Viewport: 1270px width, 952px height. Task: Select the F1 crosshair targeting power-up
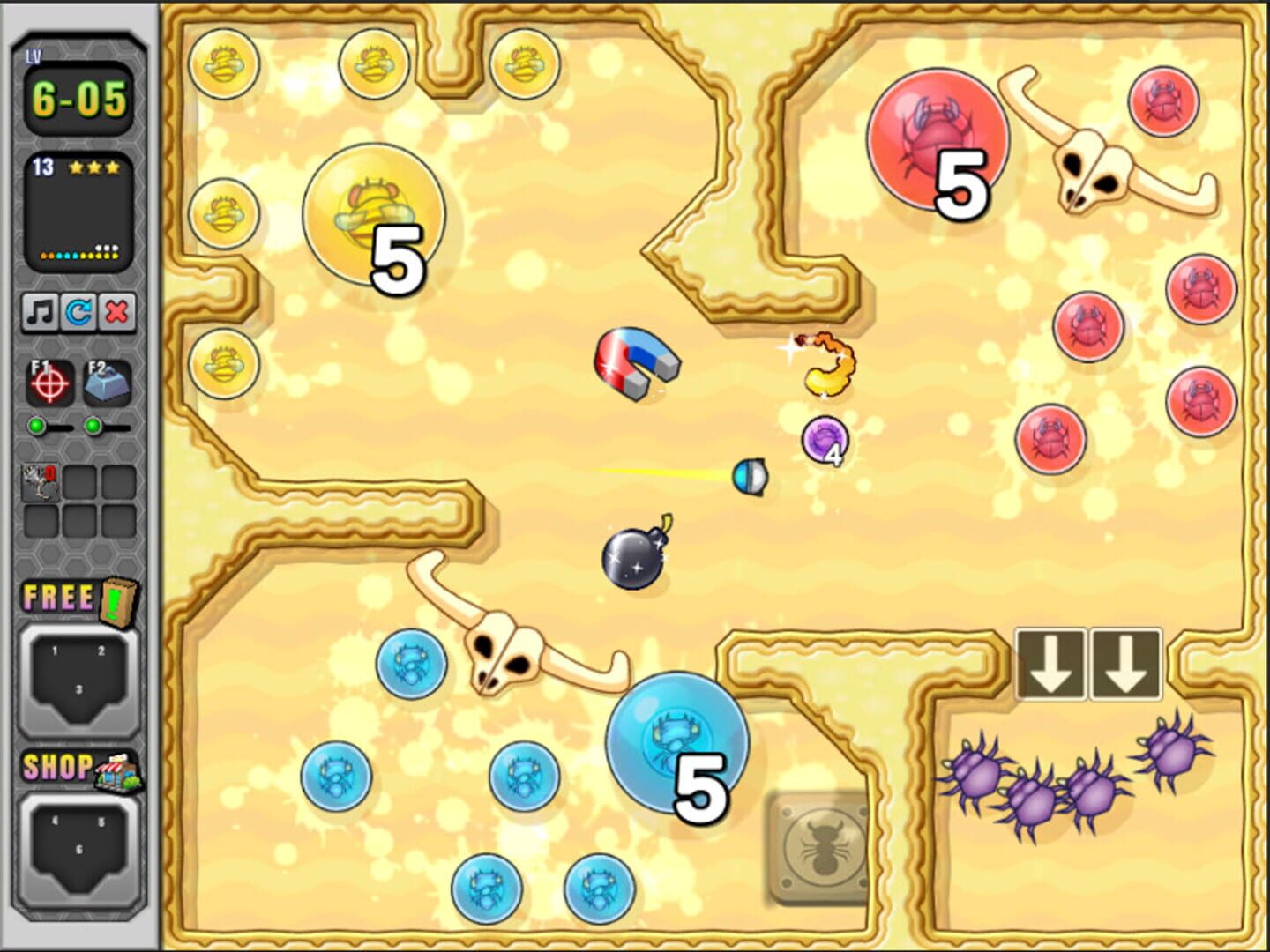click(51, 382)
